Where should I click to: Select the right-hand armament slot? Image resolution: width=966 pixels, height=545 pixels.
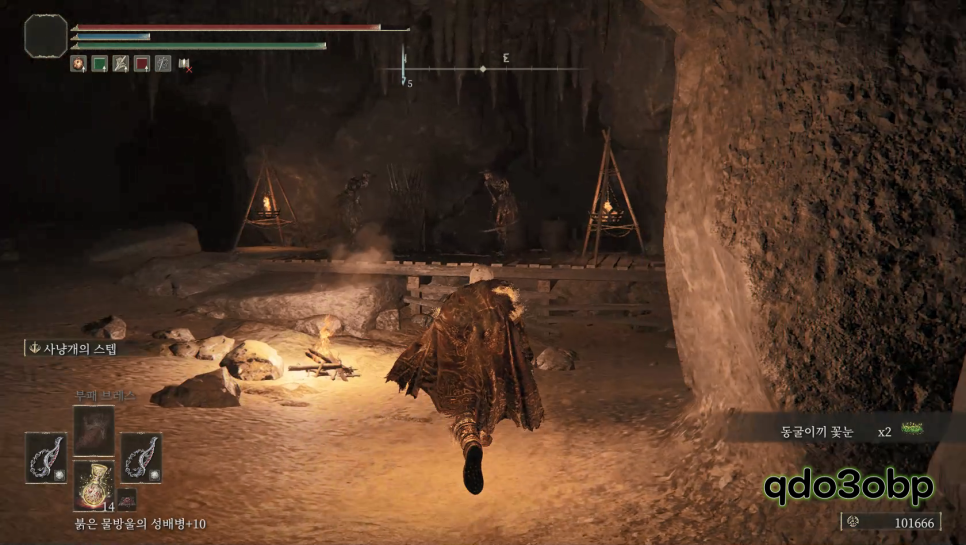click(x=141, y=458)
